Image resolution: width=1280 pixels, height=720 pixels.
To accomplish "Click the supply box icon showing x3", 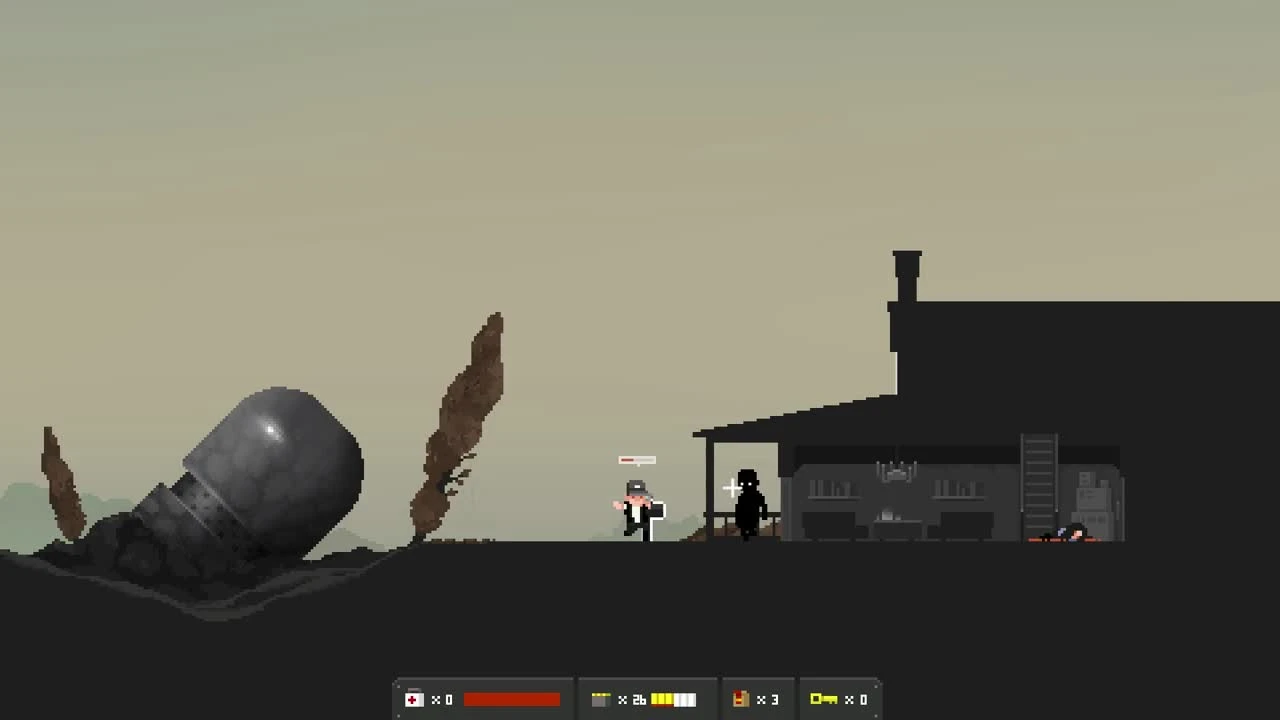I will click(740, 699).
